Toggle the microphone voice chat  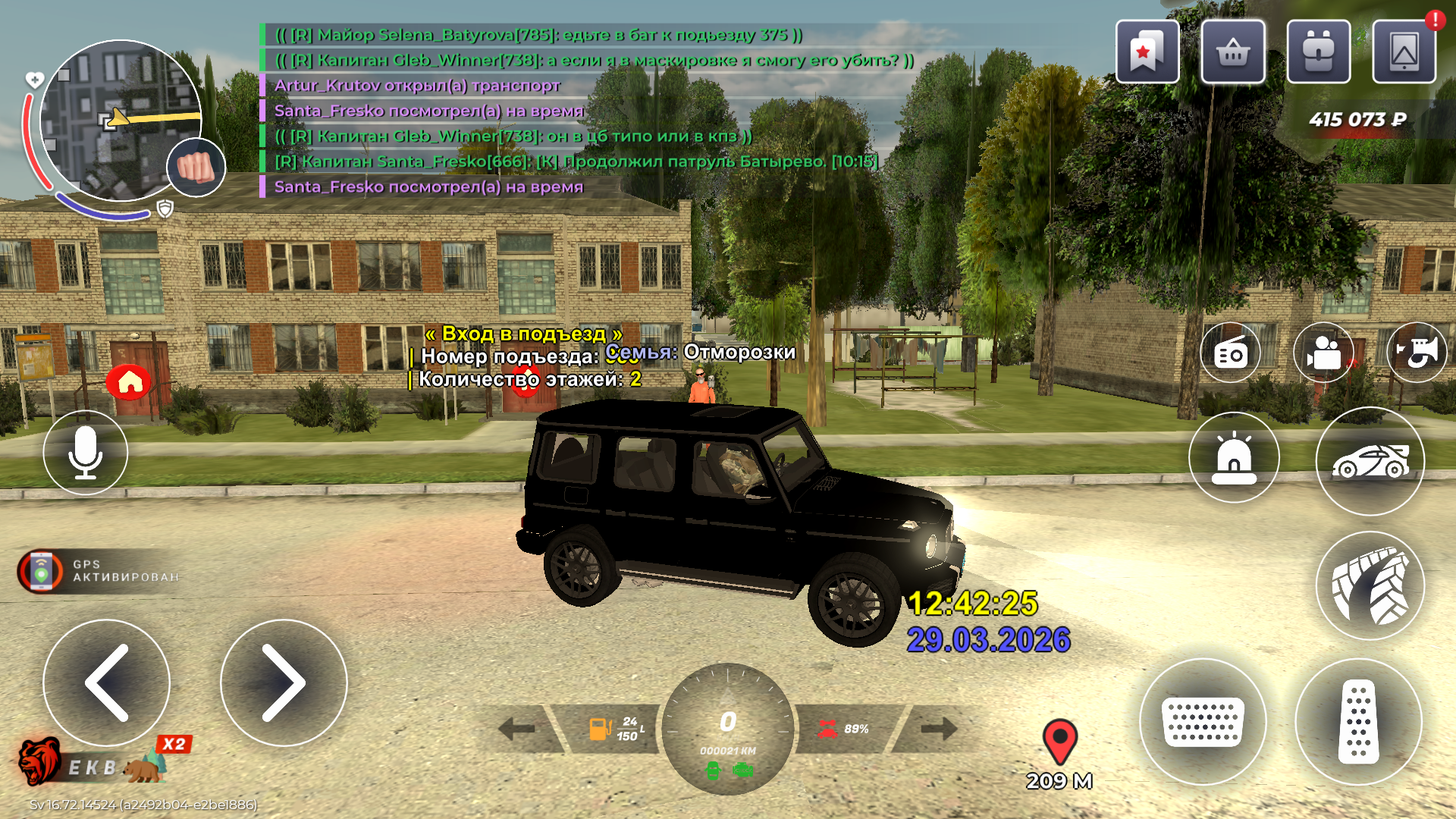click(86, 453)
